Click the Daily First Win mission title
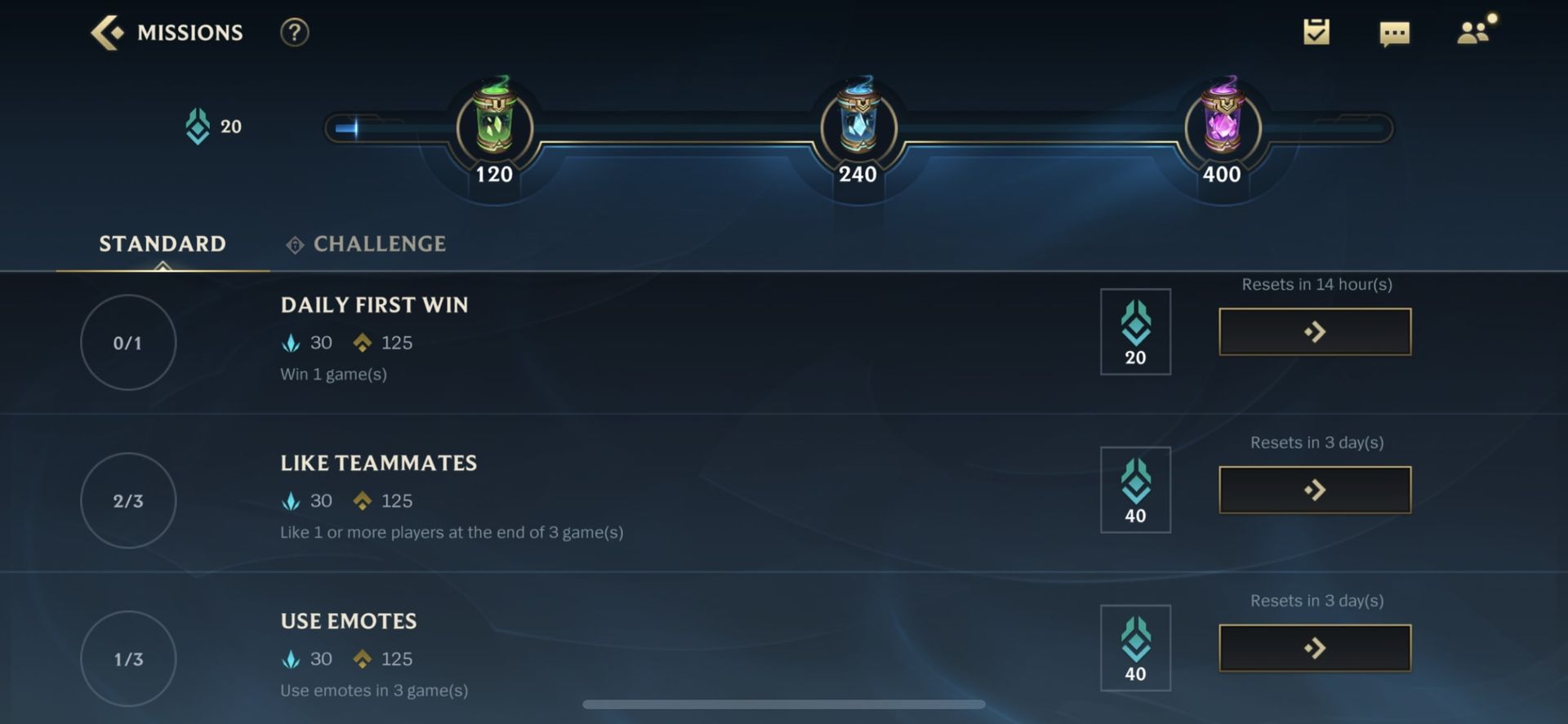 (x=375, y=305)
